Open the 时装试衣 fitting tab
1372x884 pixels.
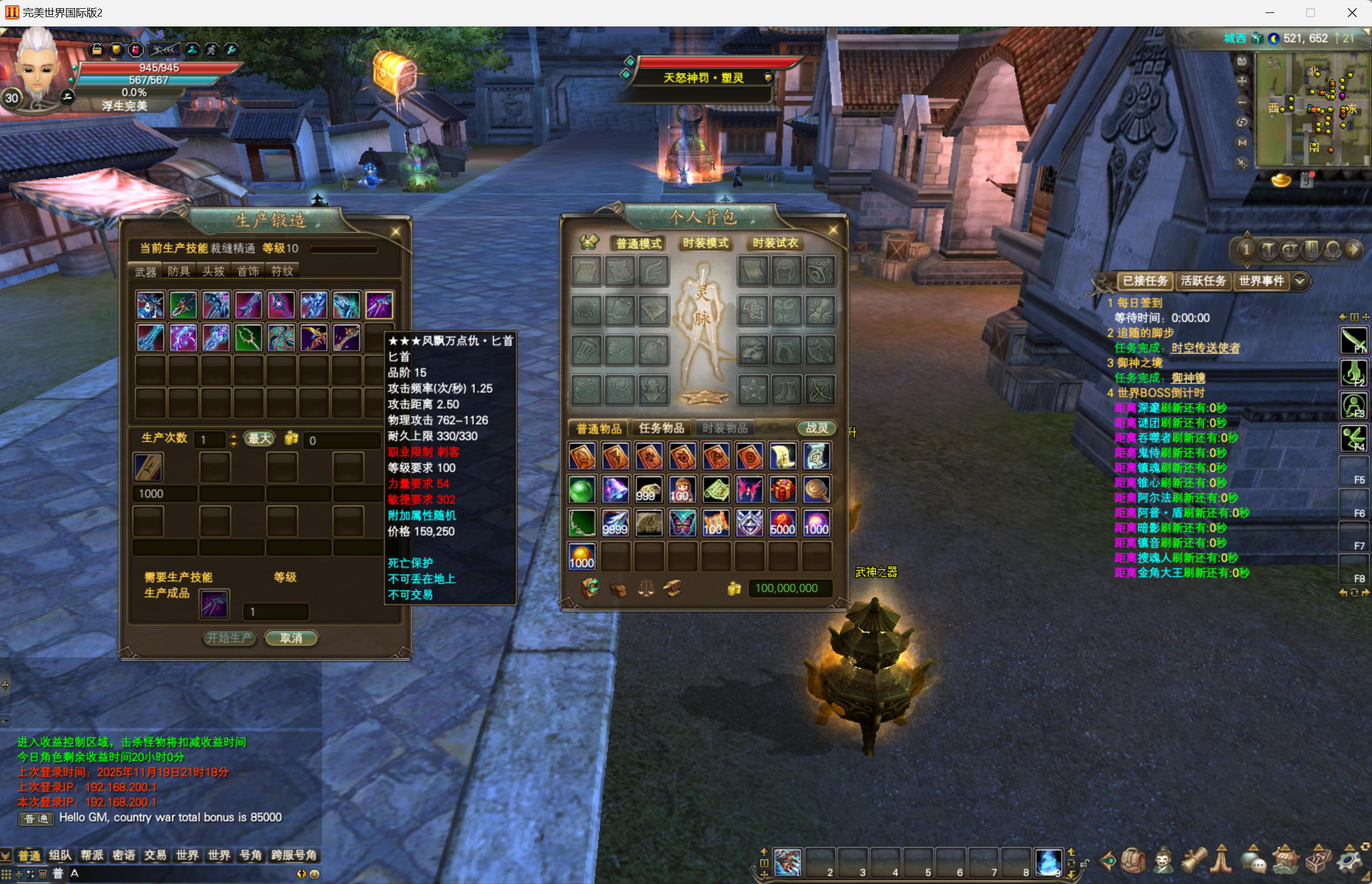point(775,243)
